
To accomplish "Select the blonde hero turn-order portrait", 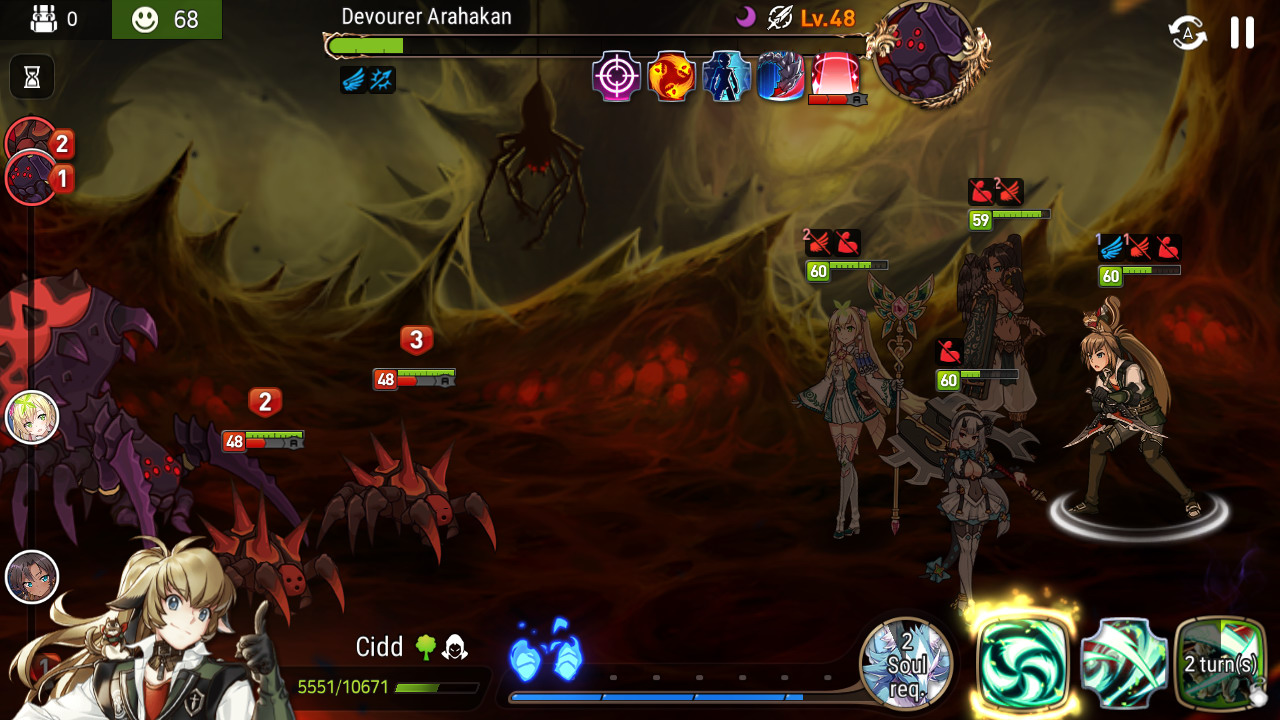I will (32, 417).
